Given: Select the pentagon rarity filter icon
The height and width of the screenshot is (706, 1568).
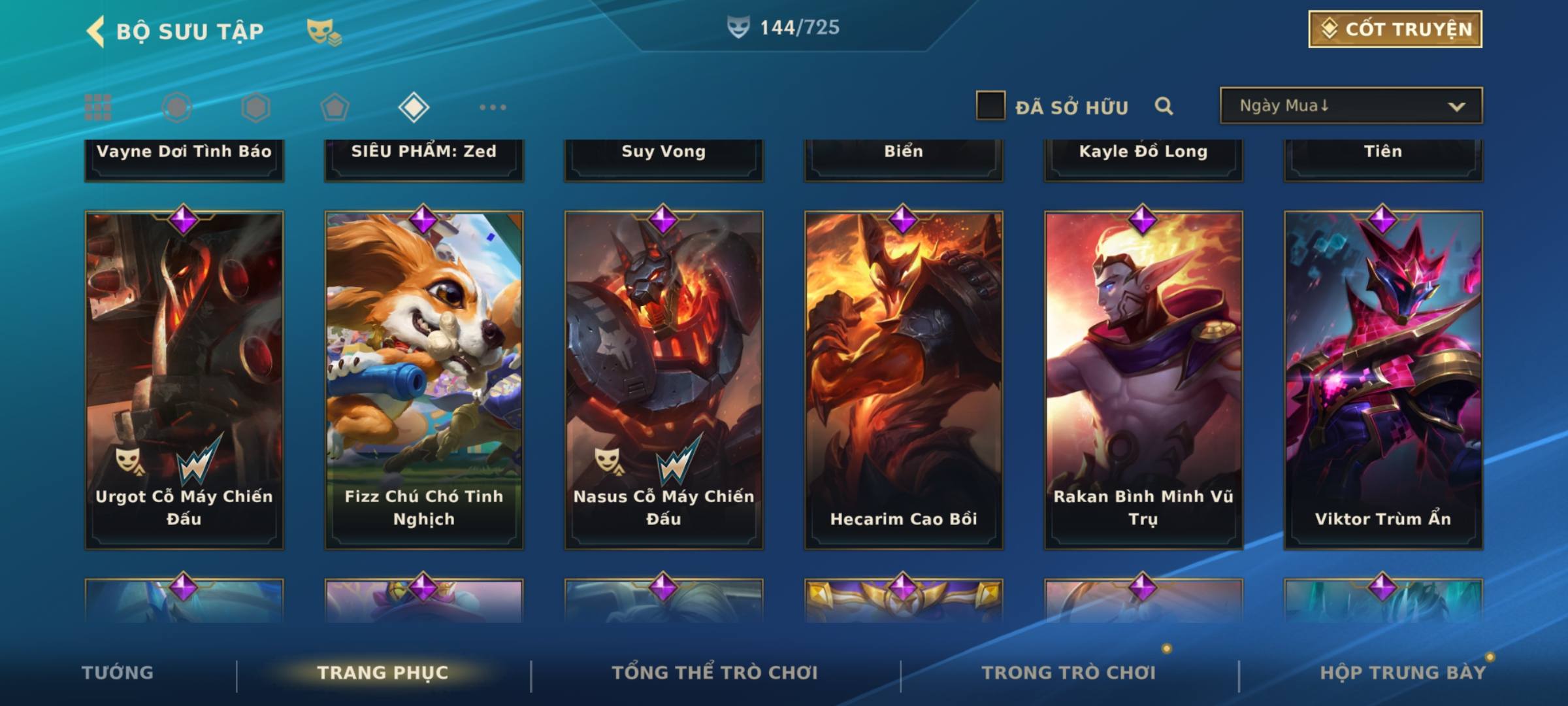Looking at the screenshot, I should (x=335, y=107).
